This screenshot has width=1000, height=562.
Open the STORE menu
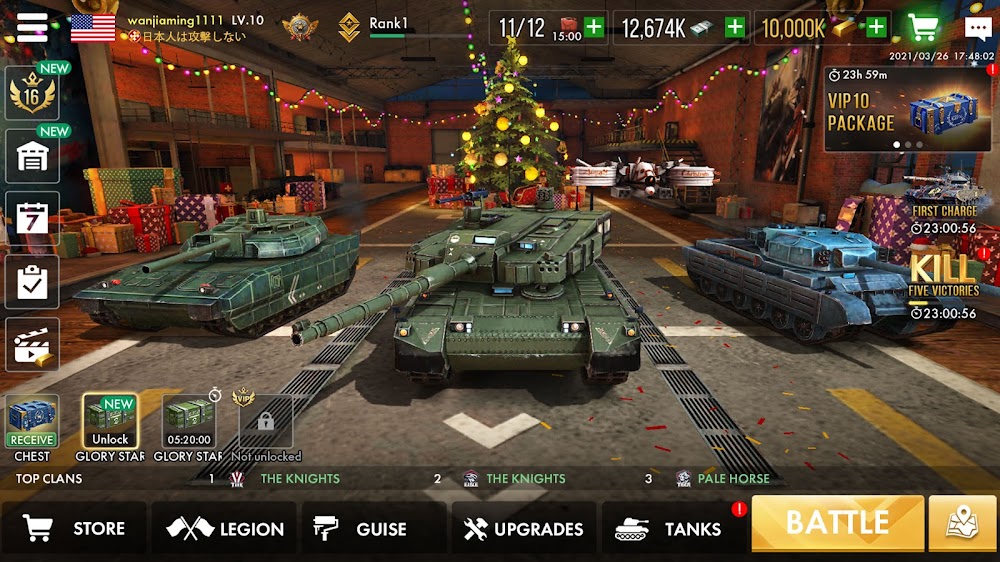click(75, 528)
